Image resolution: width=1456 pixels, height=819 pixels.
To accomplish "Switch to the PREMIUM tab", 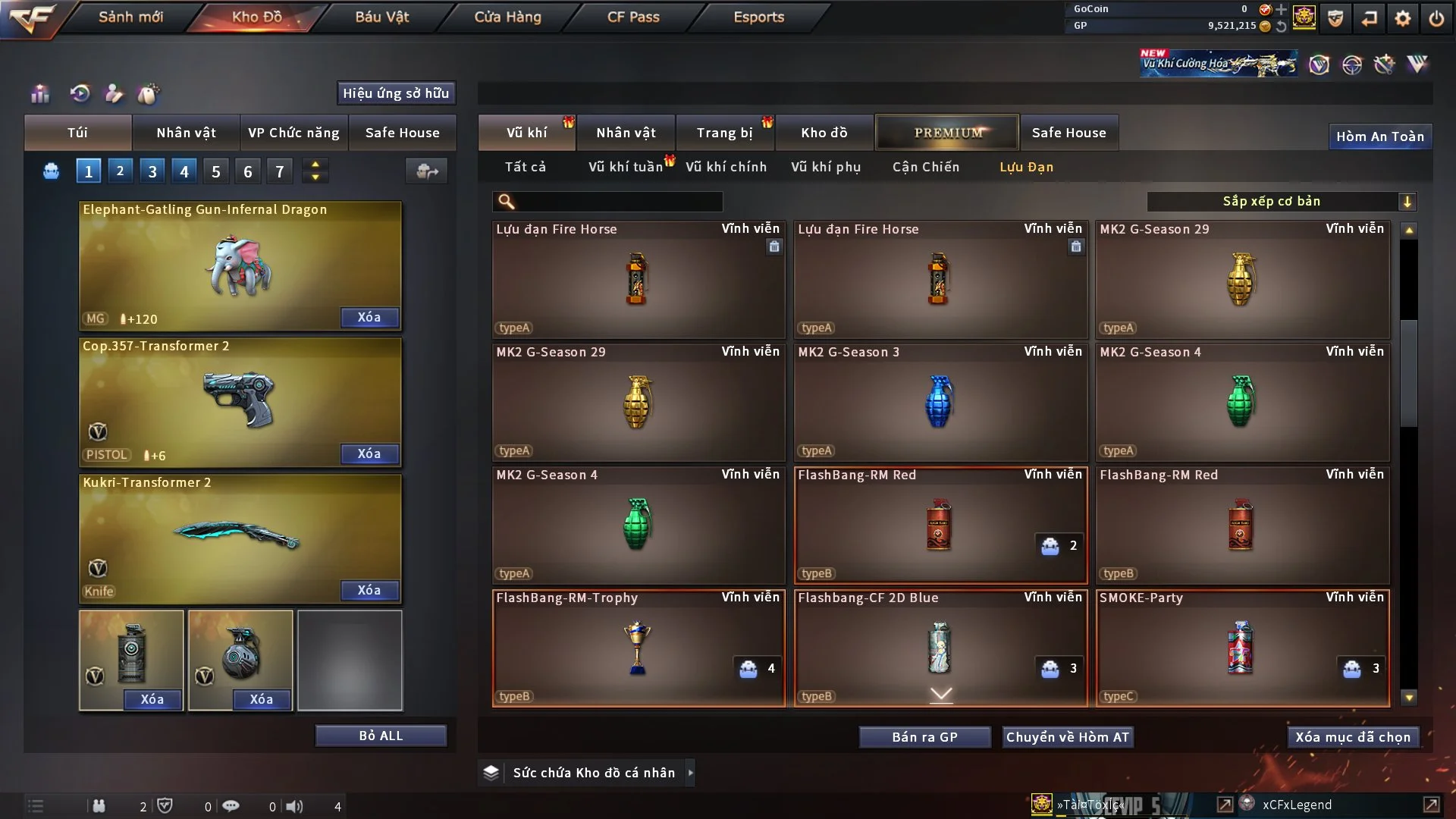I will click(947, 133).
